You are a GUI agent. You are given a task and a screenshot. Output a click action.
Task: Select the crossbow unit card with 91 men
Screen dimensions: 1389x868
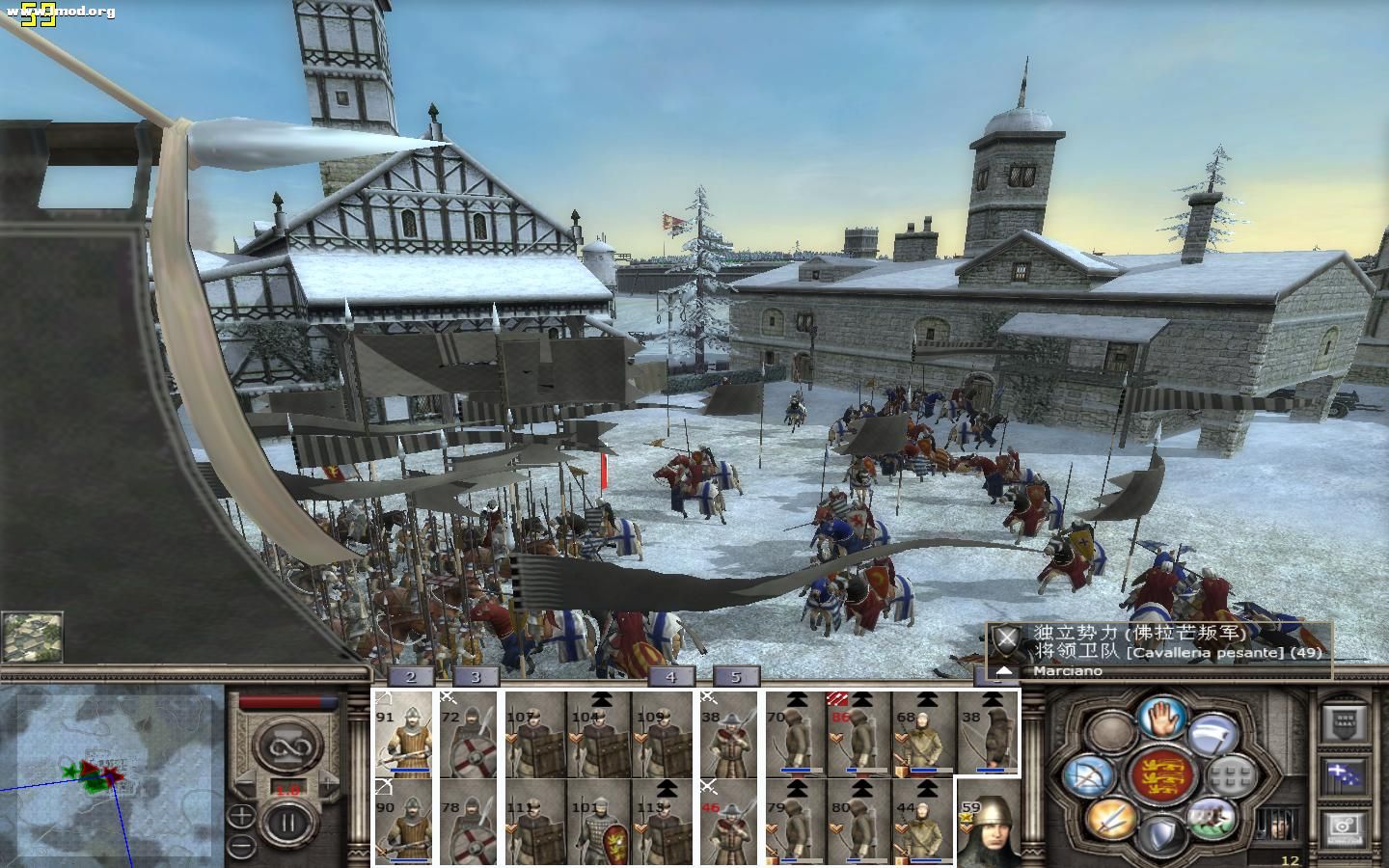click(403, 735)
